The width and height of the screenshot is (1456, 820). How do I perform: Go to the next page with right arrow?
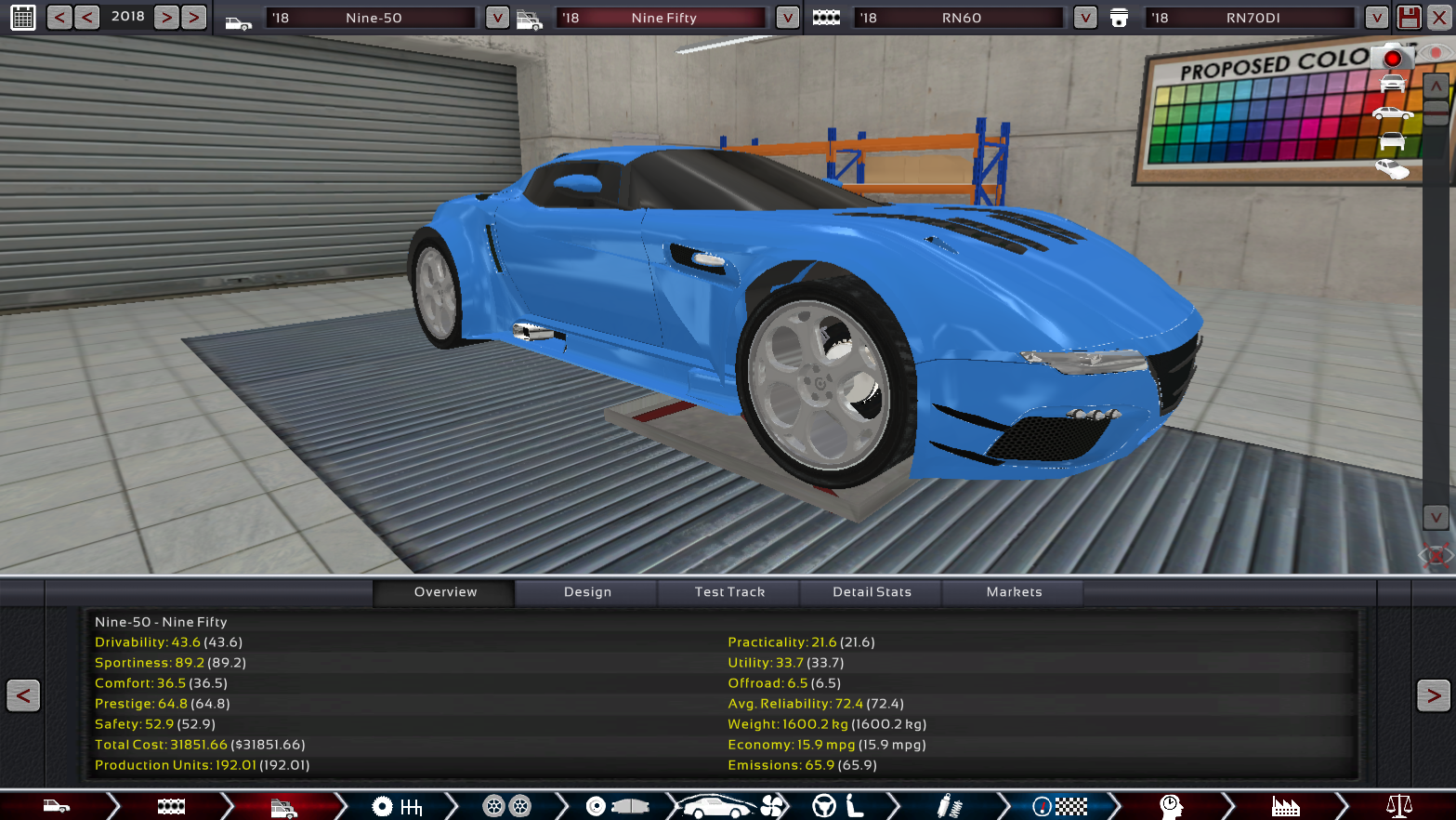point(1433,695)
